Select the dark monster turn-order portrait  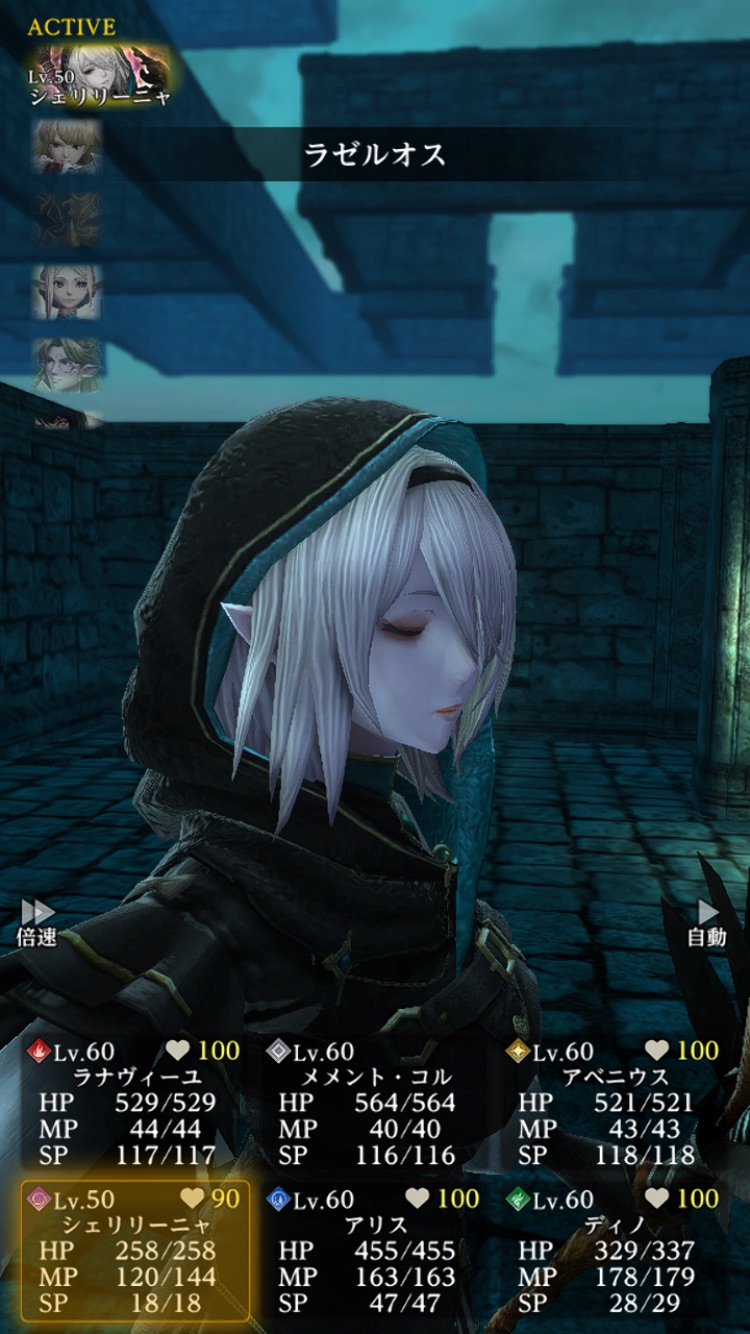pyautogui.click(x=66, y=219)
